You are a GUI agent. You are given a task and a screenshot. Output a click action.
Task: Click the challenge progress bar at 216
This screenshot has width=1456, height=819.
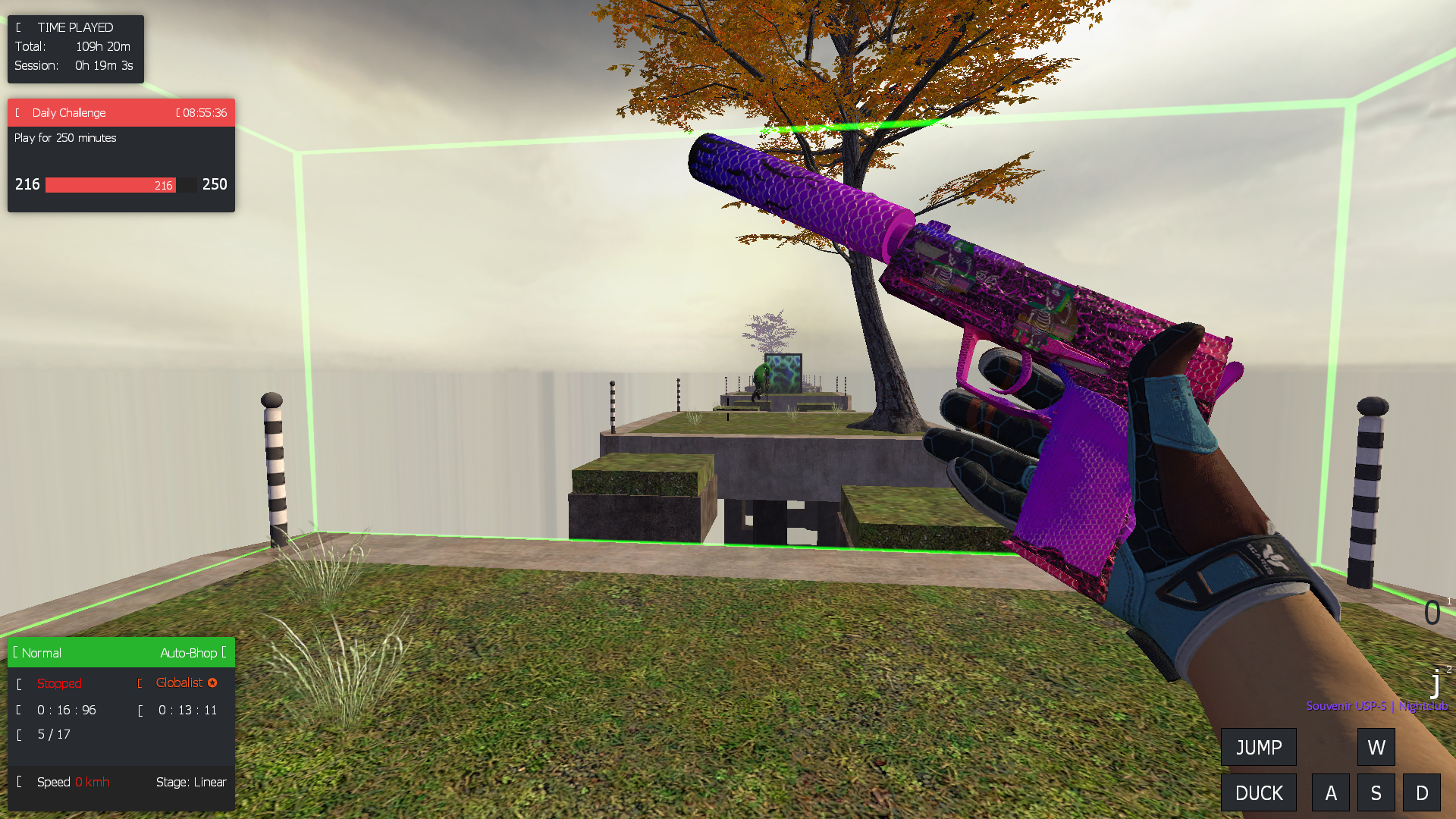click(110, 184)
